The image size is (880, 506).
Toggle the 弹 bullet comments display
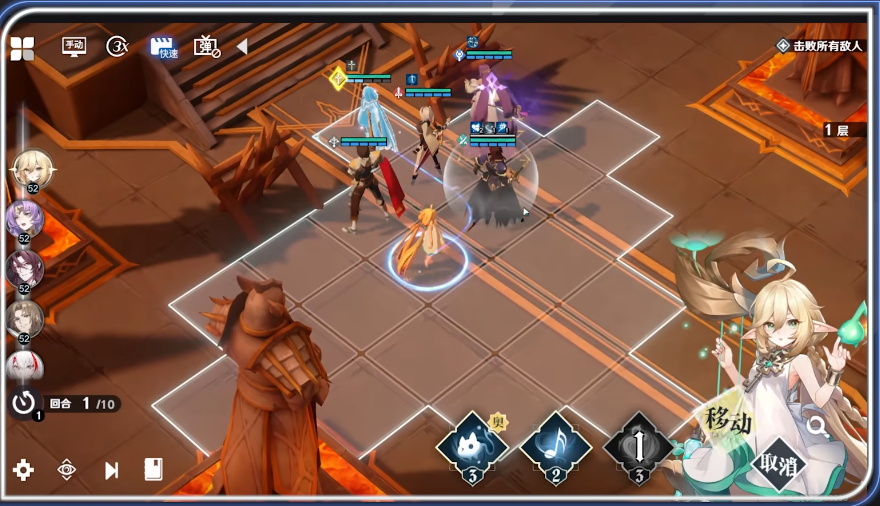pos(206,46)
